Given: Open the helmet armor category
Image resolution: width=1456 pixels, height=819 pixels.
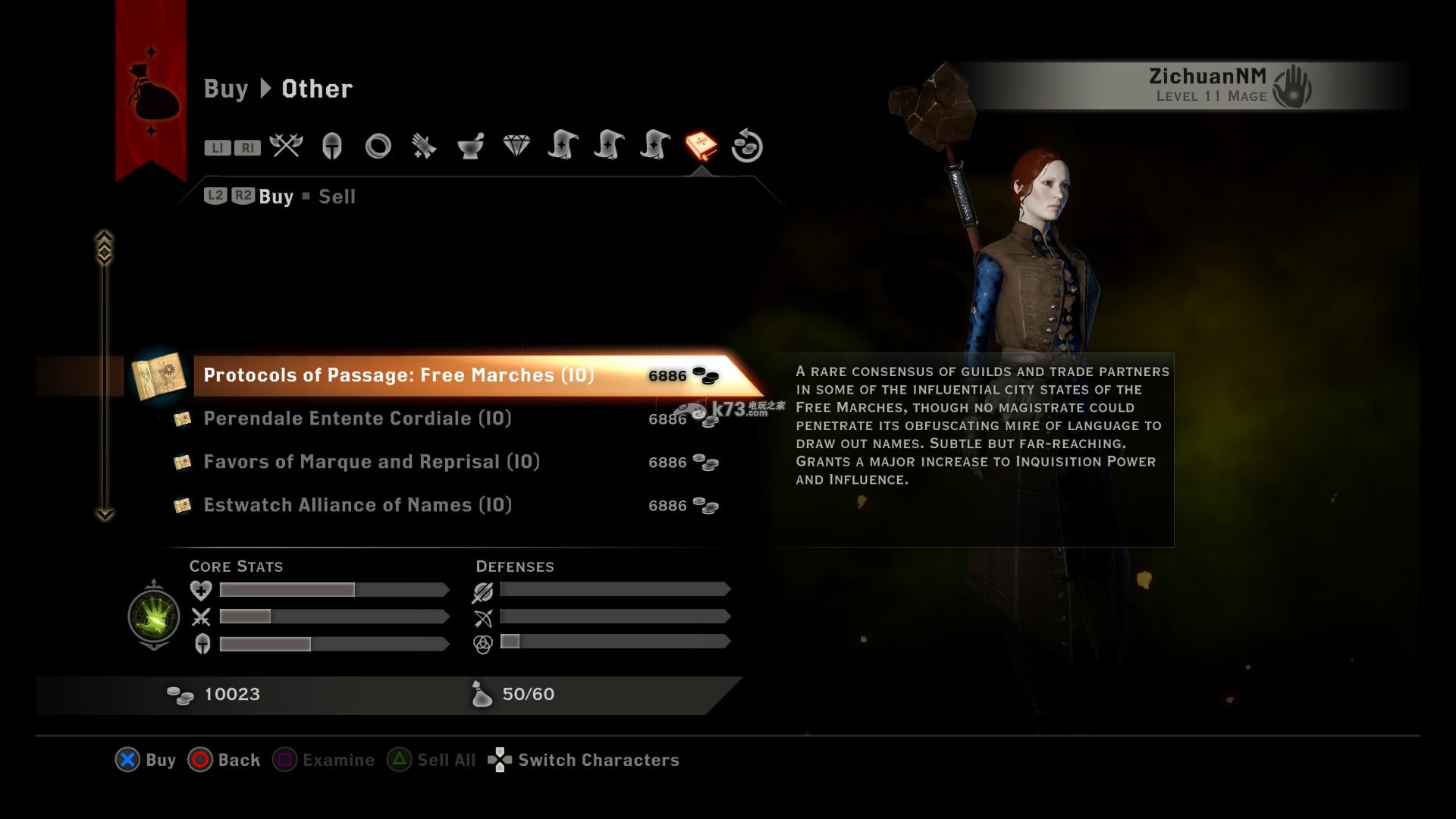Looking at the screenshot, I should tap(332, 146).
